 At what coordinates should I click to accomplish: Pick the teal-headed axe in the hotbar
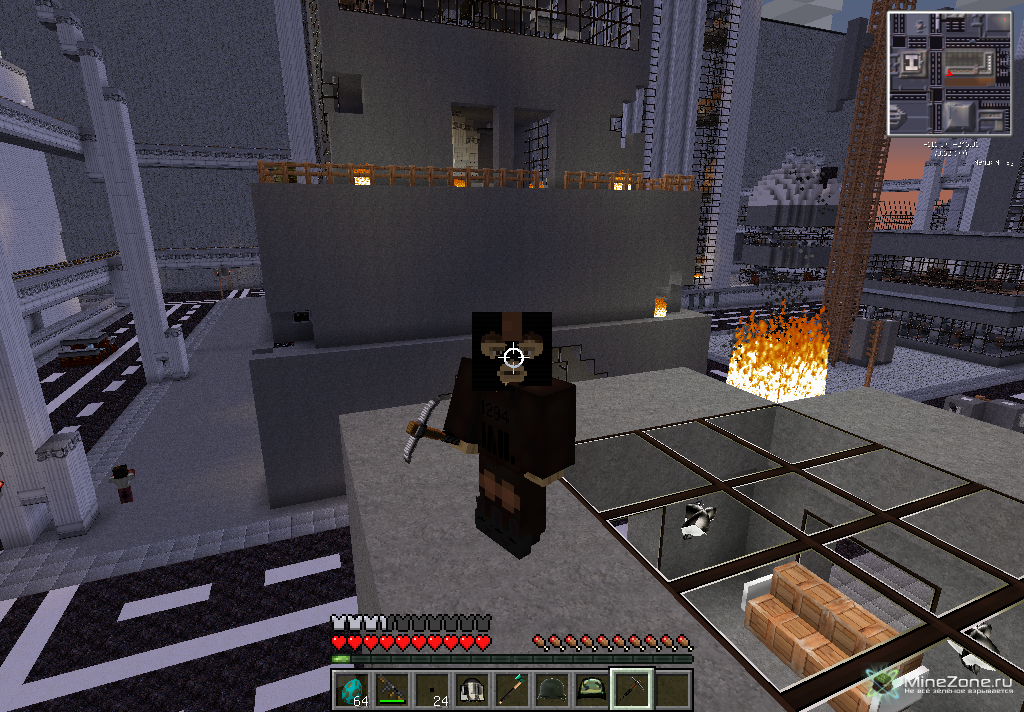[512, 689]
